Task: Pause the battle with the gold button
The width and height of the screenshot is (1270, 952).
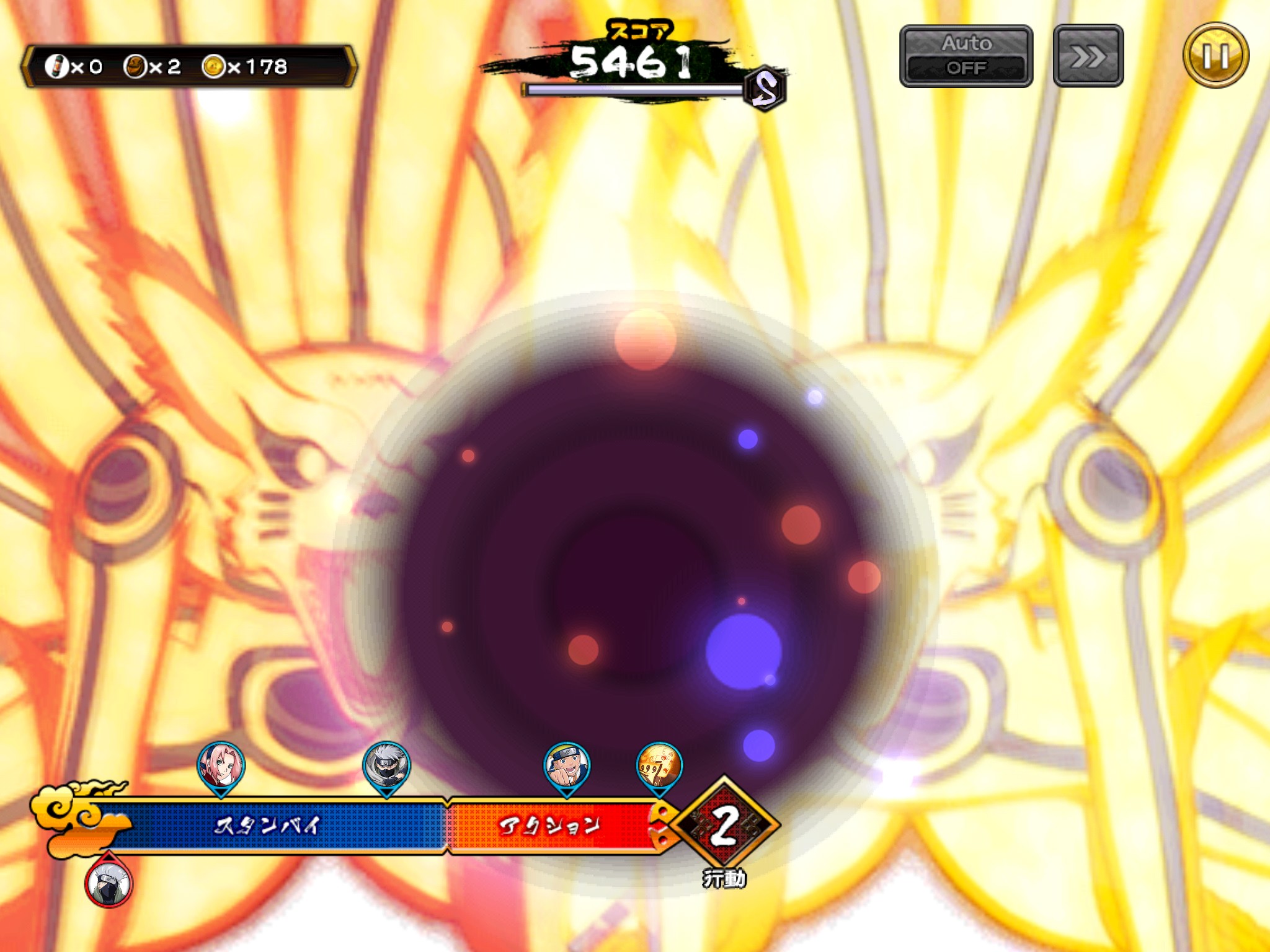Action: (x=1215, y=56)
